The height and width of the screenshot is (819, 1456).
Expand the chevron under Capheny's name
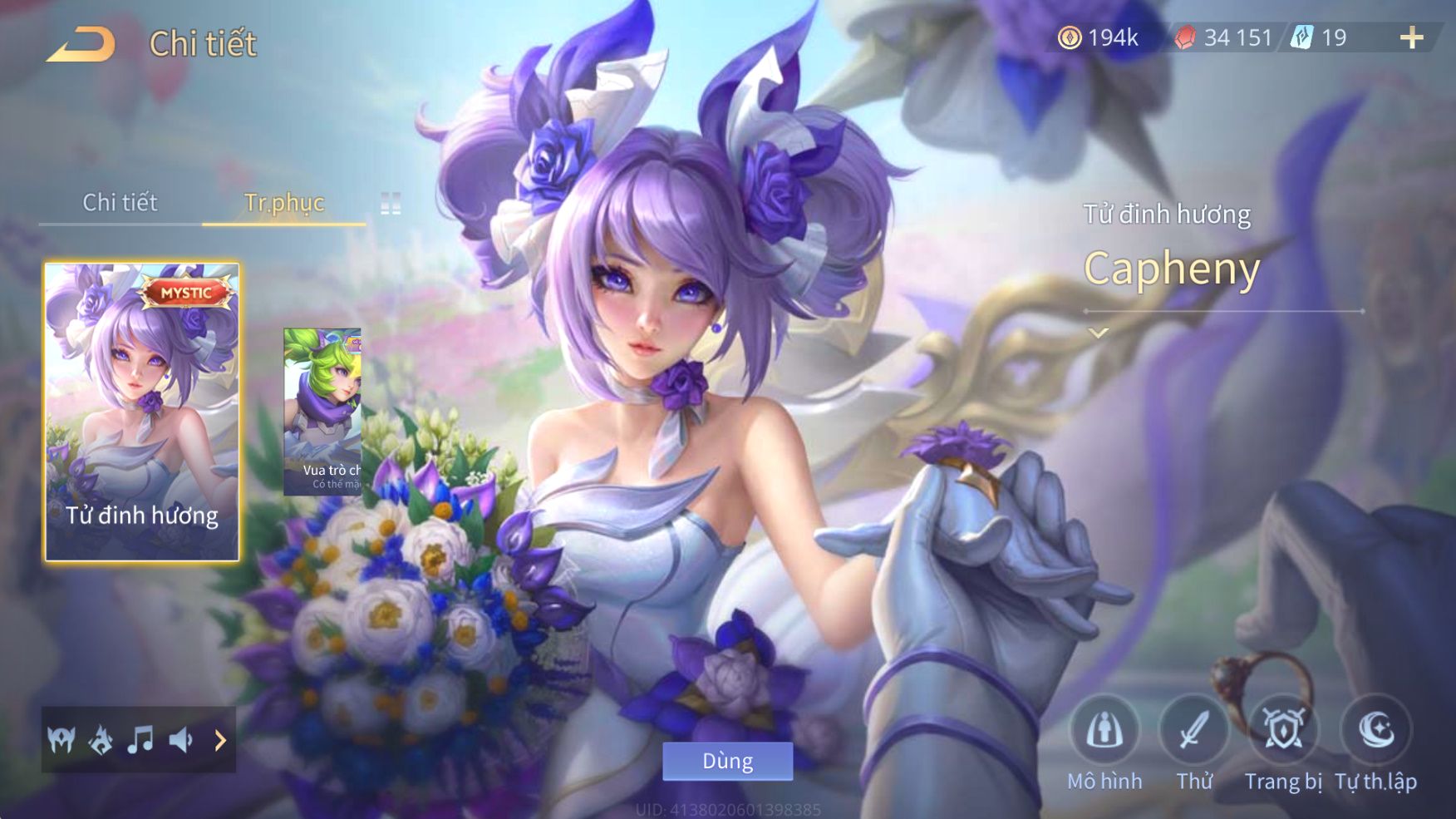[x=1099, y=333]
